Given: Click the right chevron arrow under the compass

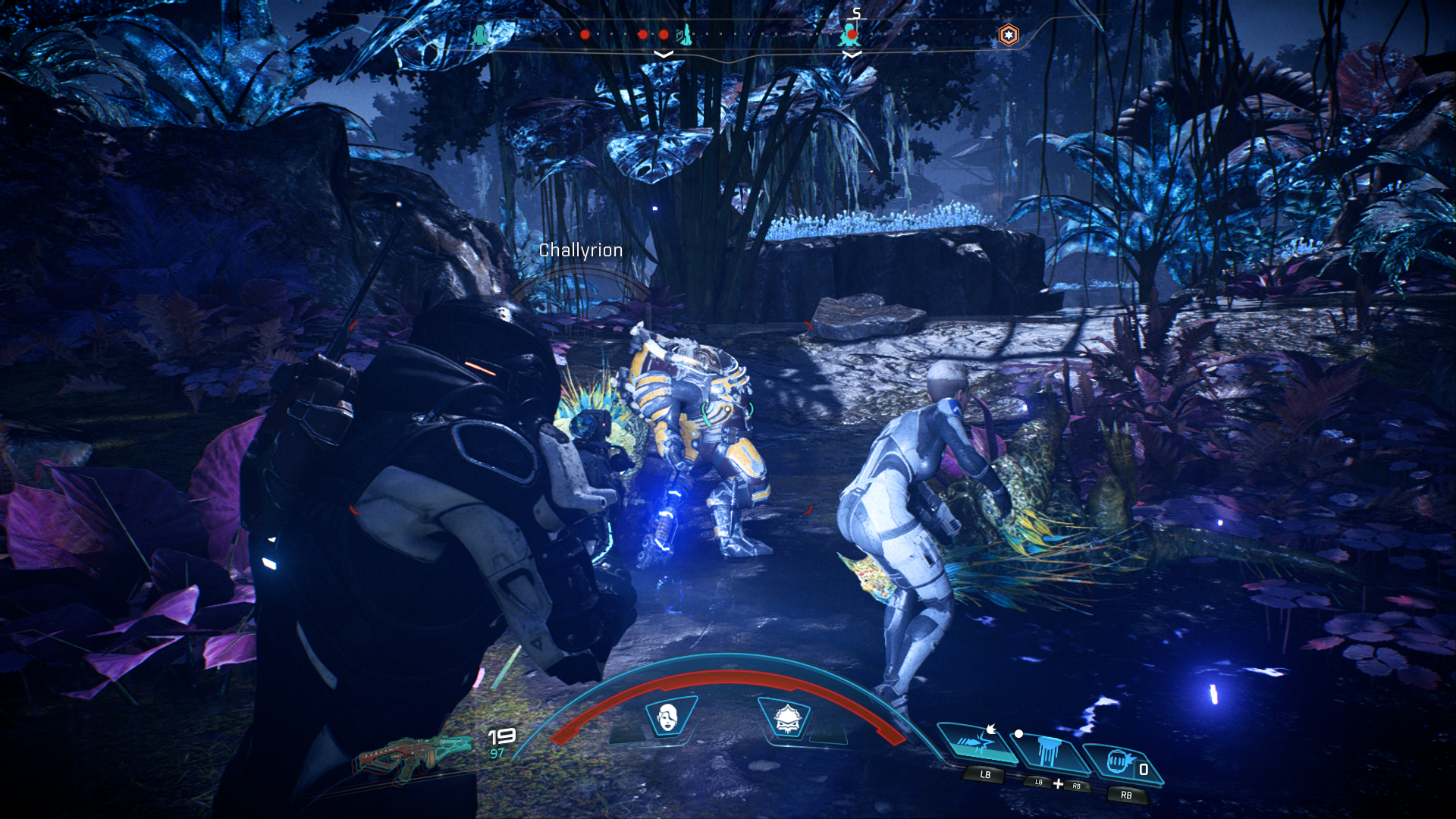Looking at the screenshot, I should tap(852, 55).
